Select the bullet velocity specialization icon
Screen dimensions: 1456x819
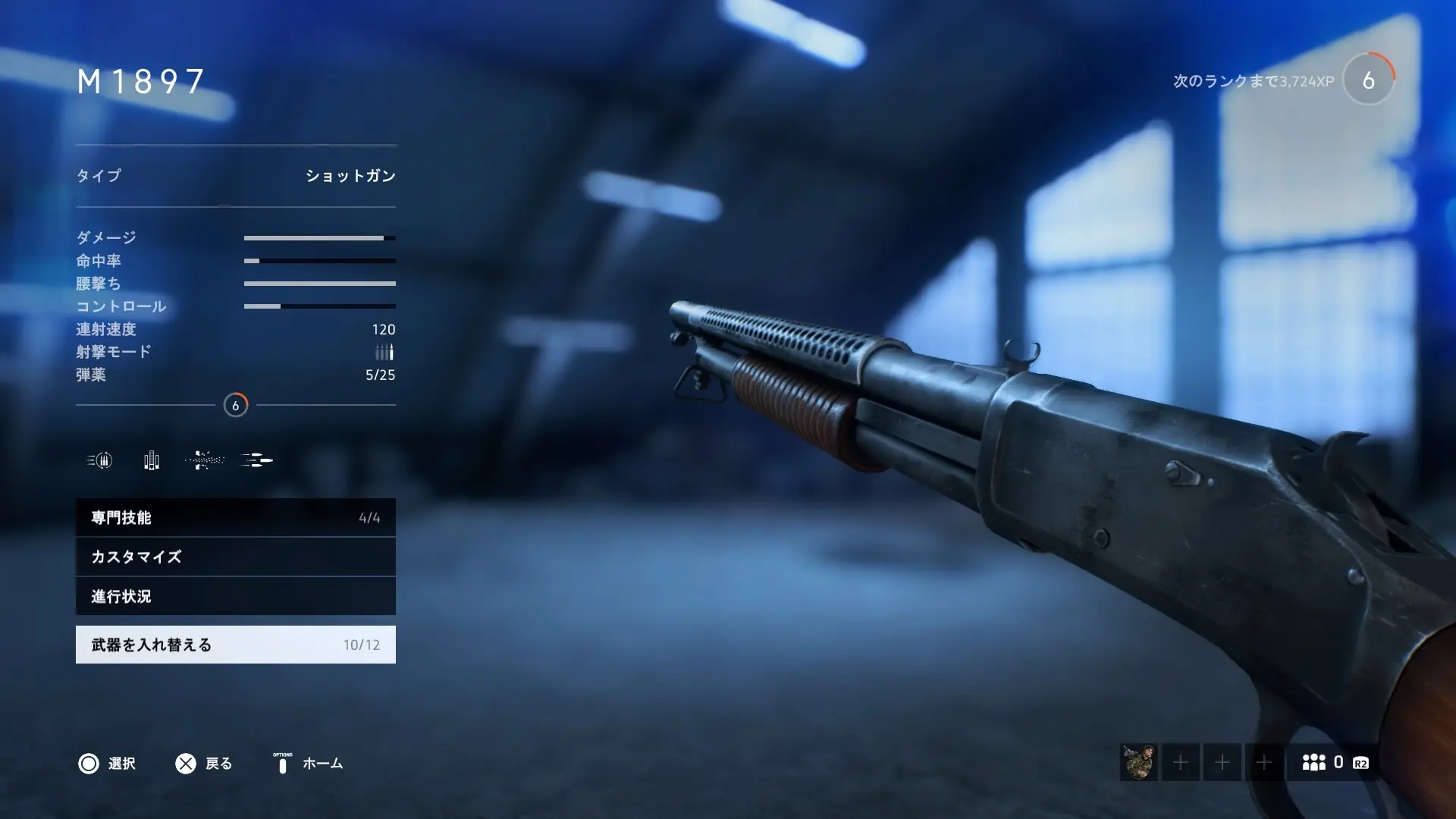click(256, 460)
